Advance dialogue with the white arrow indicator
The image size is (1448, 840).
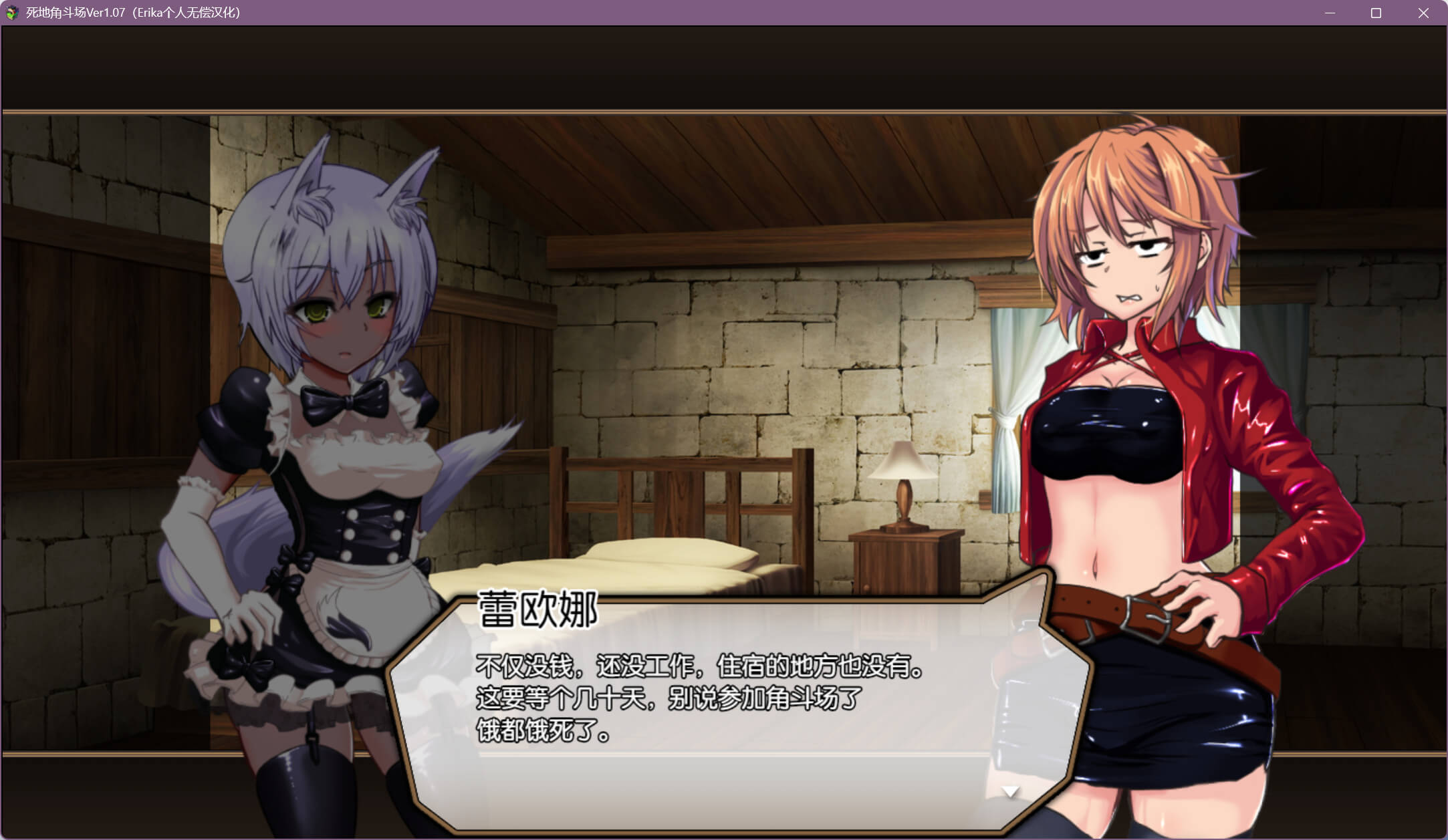pos(1010,792)
